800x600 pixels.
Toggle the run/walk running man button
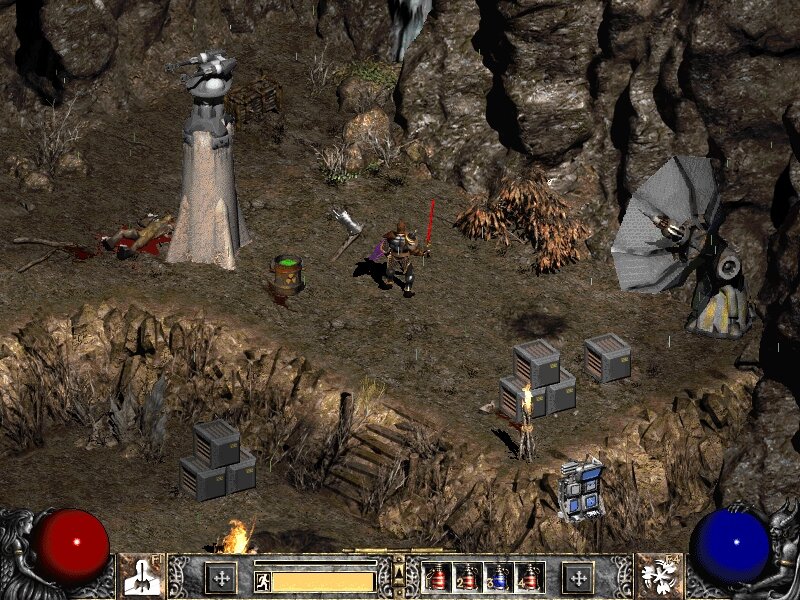point(262,580)
